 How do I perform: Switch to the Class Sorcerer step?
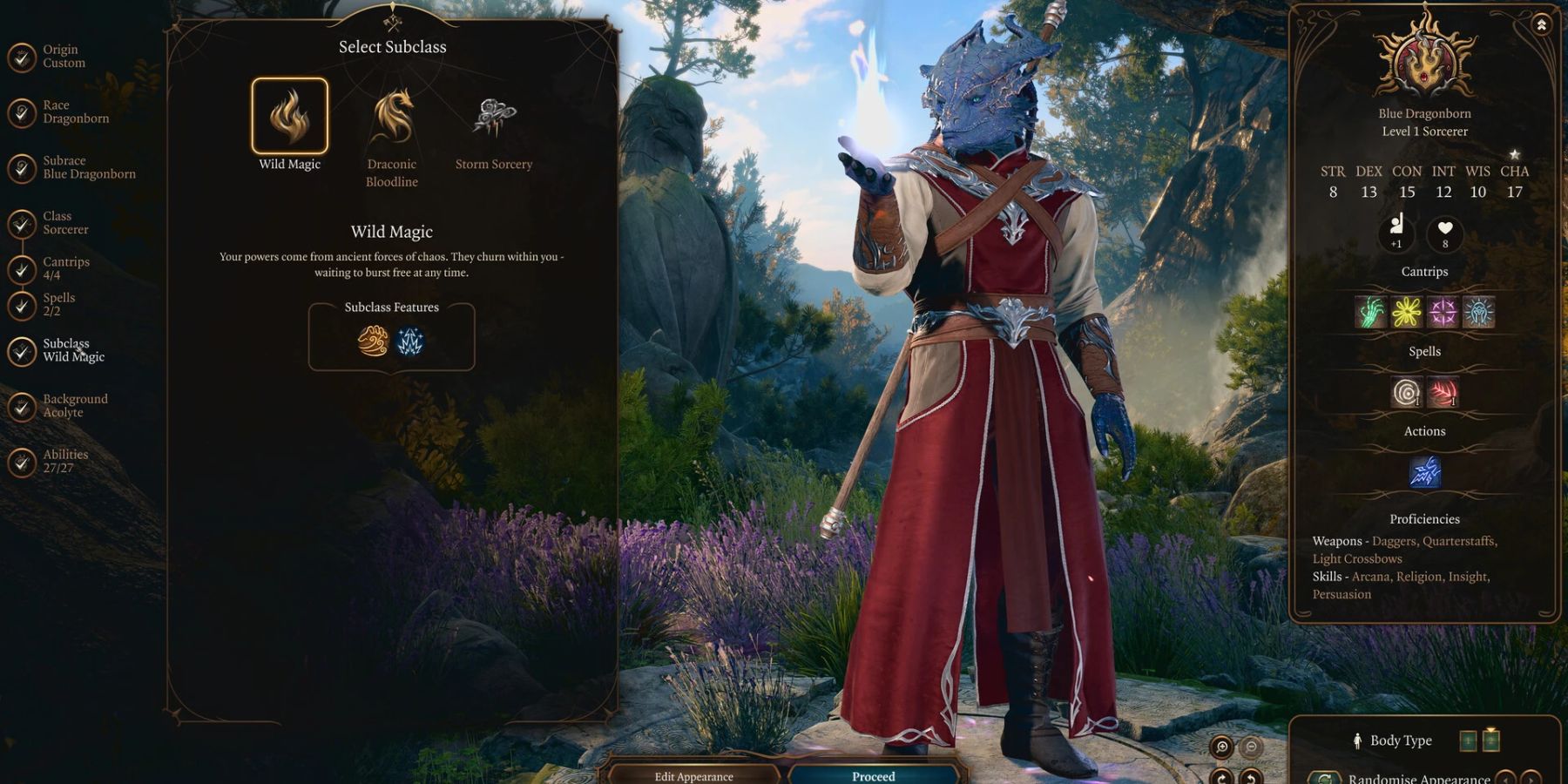[65, 223]
